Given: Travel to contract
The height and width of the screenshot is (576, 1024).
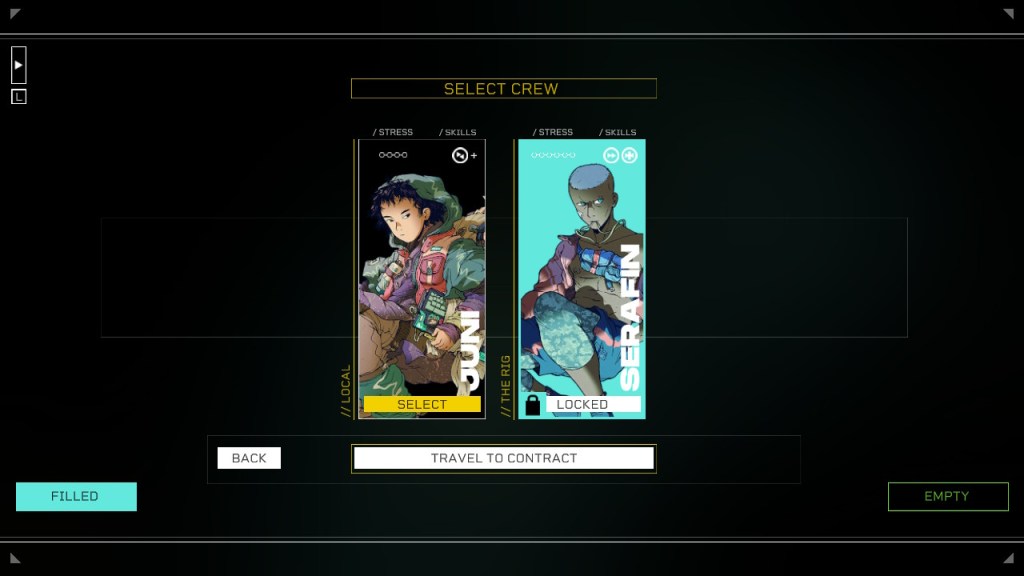Looking at the screenshot, I should point(504,458).
